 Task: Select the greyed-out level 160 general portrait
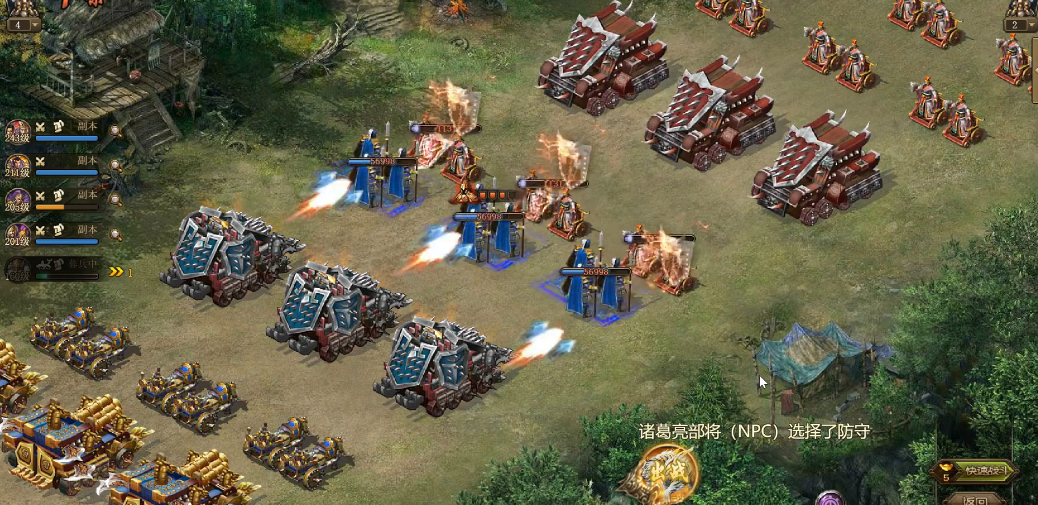pos(17,270)
